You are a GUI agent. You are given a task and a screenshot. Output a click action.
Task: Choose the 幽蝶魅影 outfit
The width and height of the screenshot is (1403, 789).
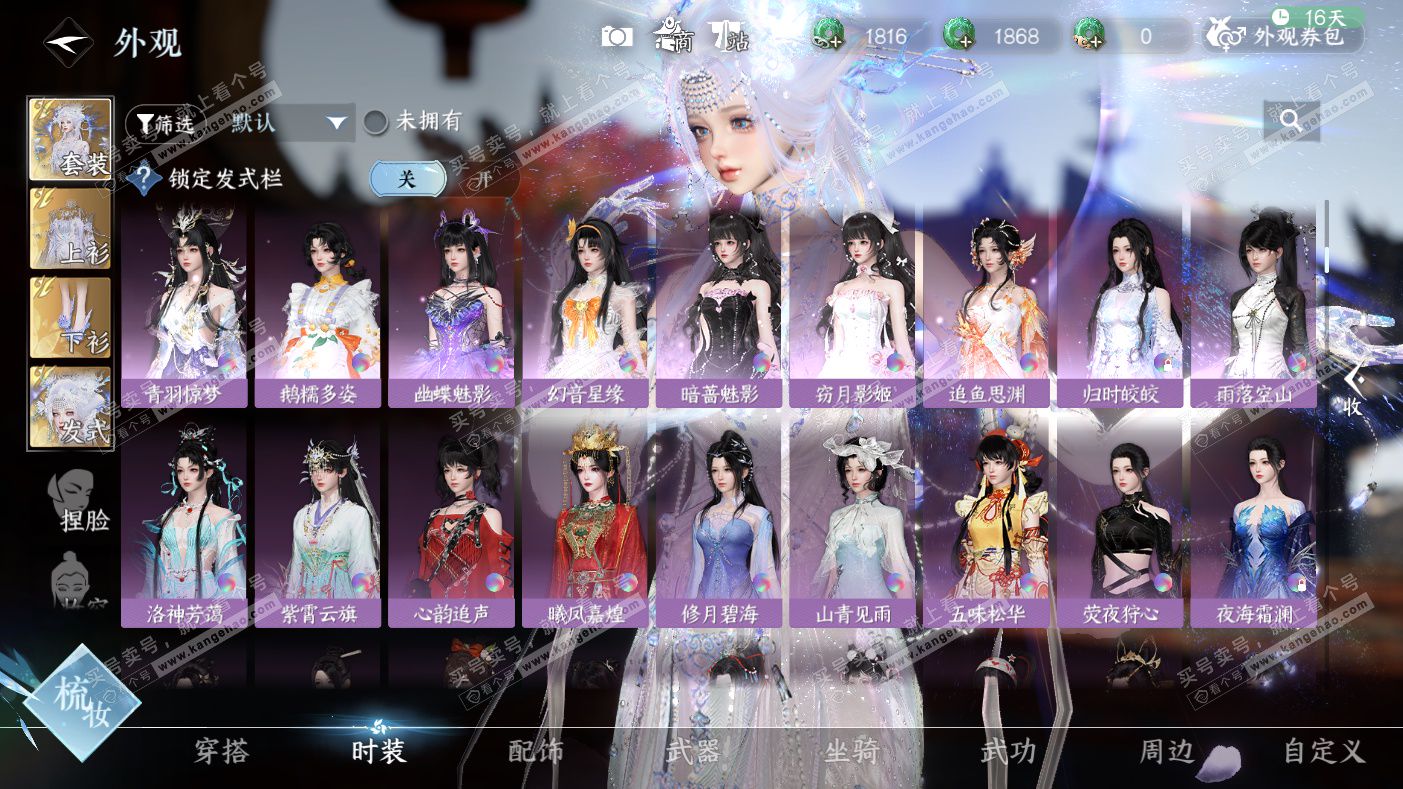point(453,308)
